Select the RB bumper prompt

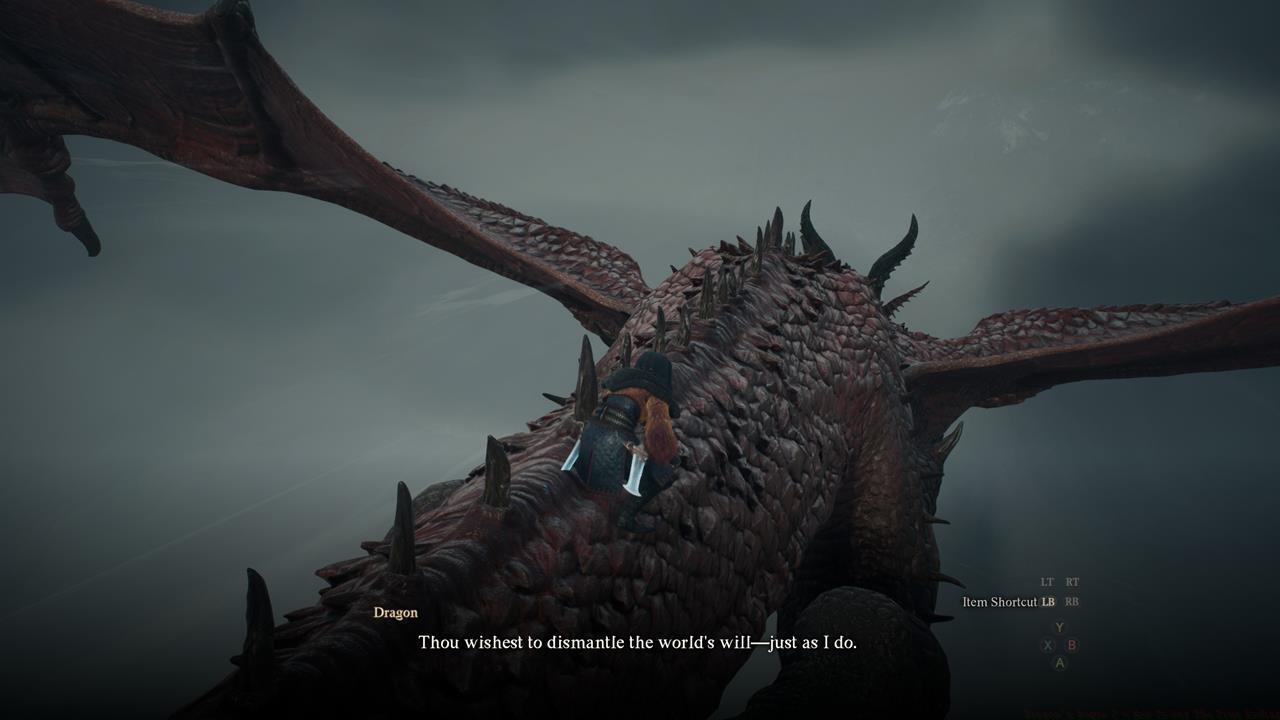click(1072, 602)
